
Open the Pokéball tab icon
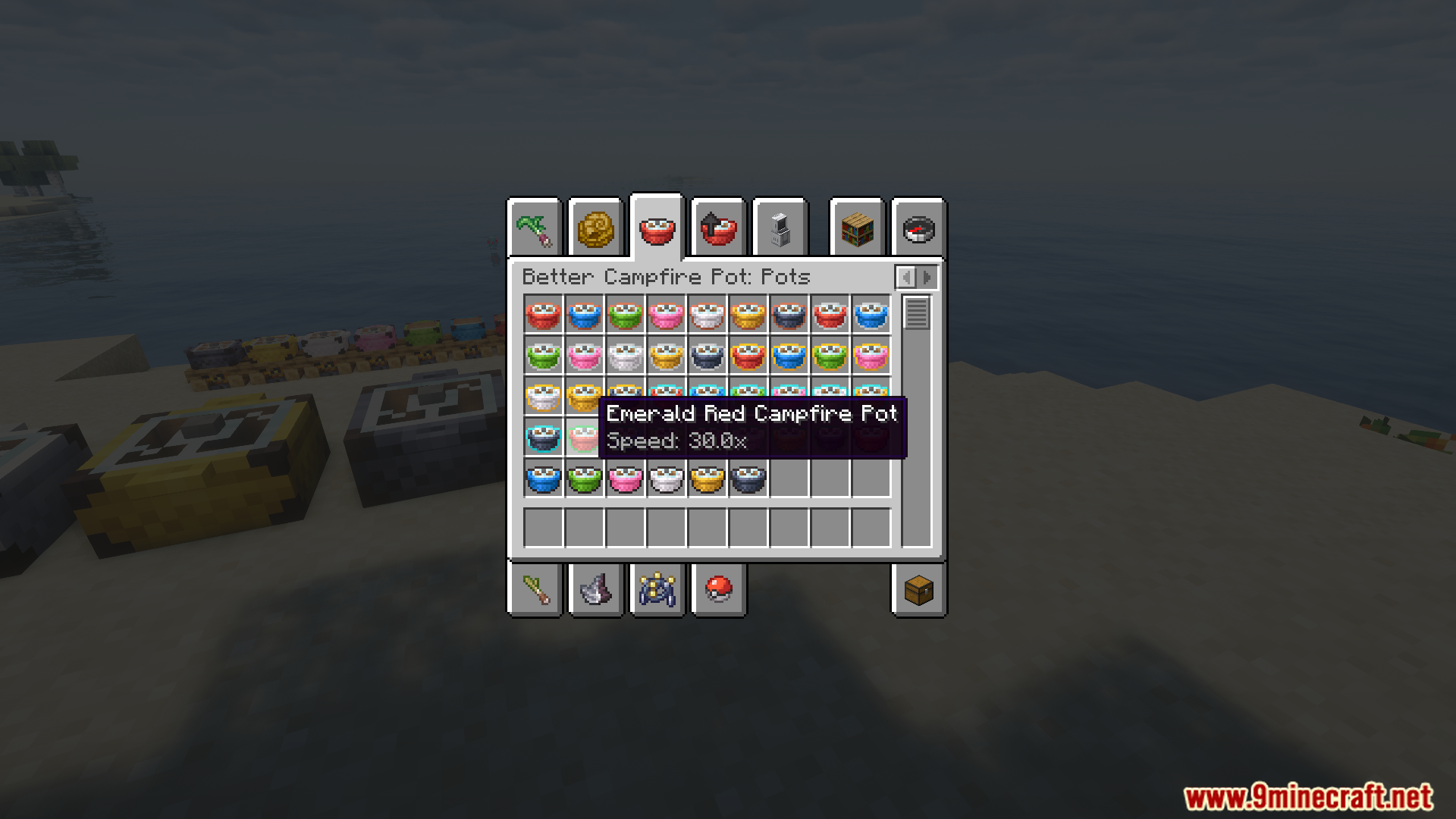[x=717, y=591]
